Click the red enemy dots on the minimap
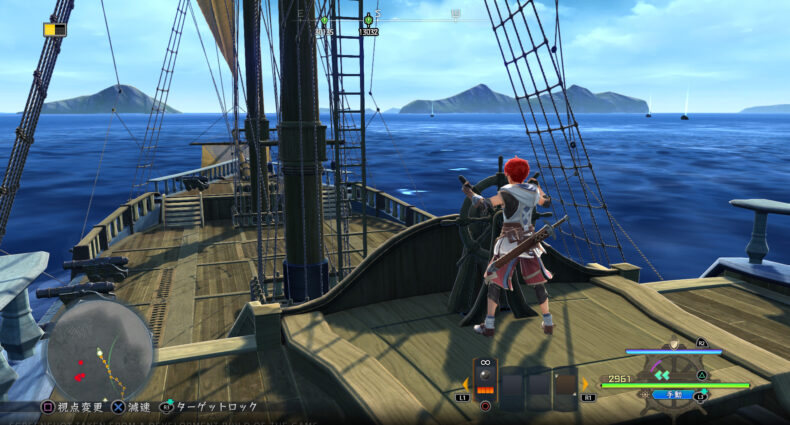The width and height of the screenshot is (790, 425). coord(80,376)
